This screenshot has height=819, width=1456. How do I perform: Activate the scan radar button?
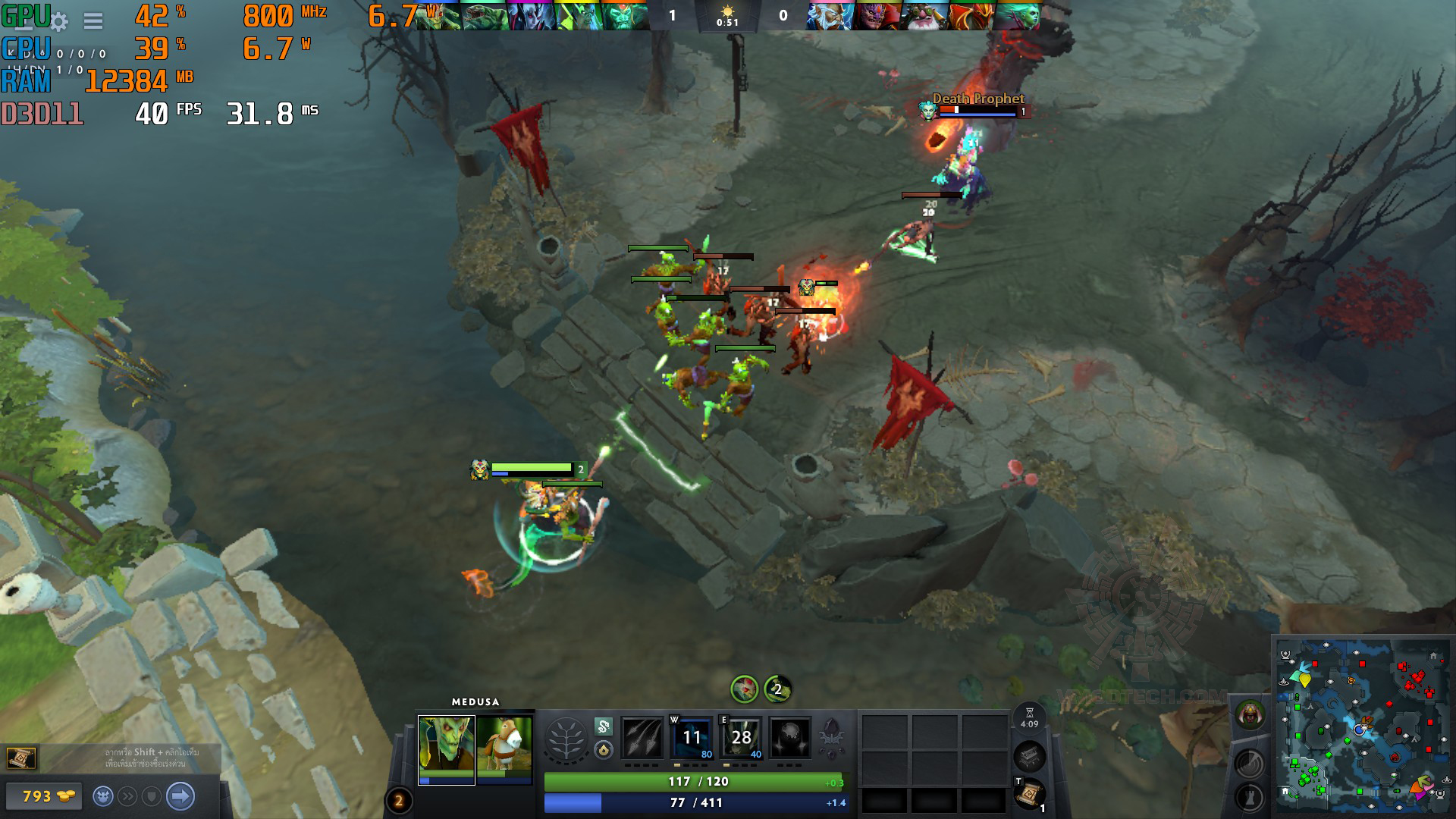pyautogui.click(x=1249, y=764)
